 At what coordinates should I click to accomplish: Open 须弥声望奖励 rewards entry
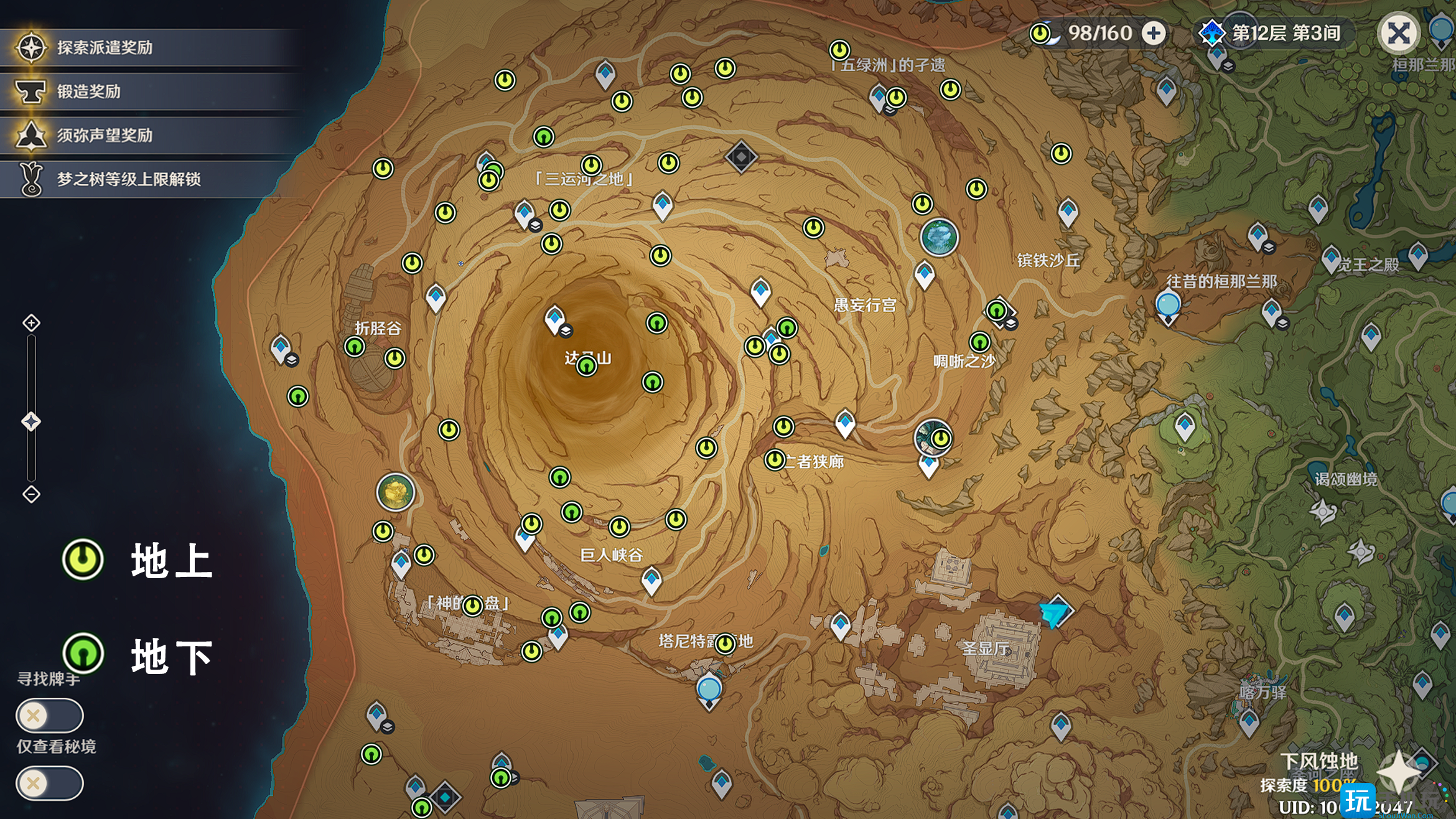click(105, 135)
